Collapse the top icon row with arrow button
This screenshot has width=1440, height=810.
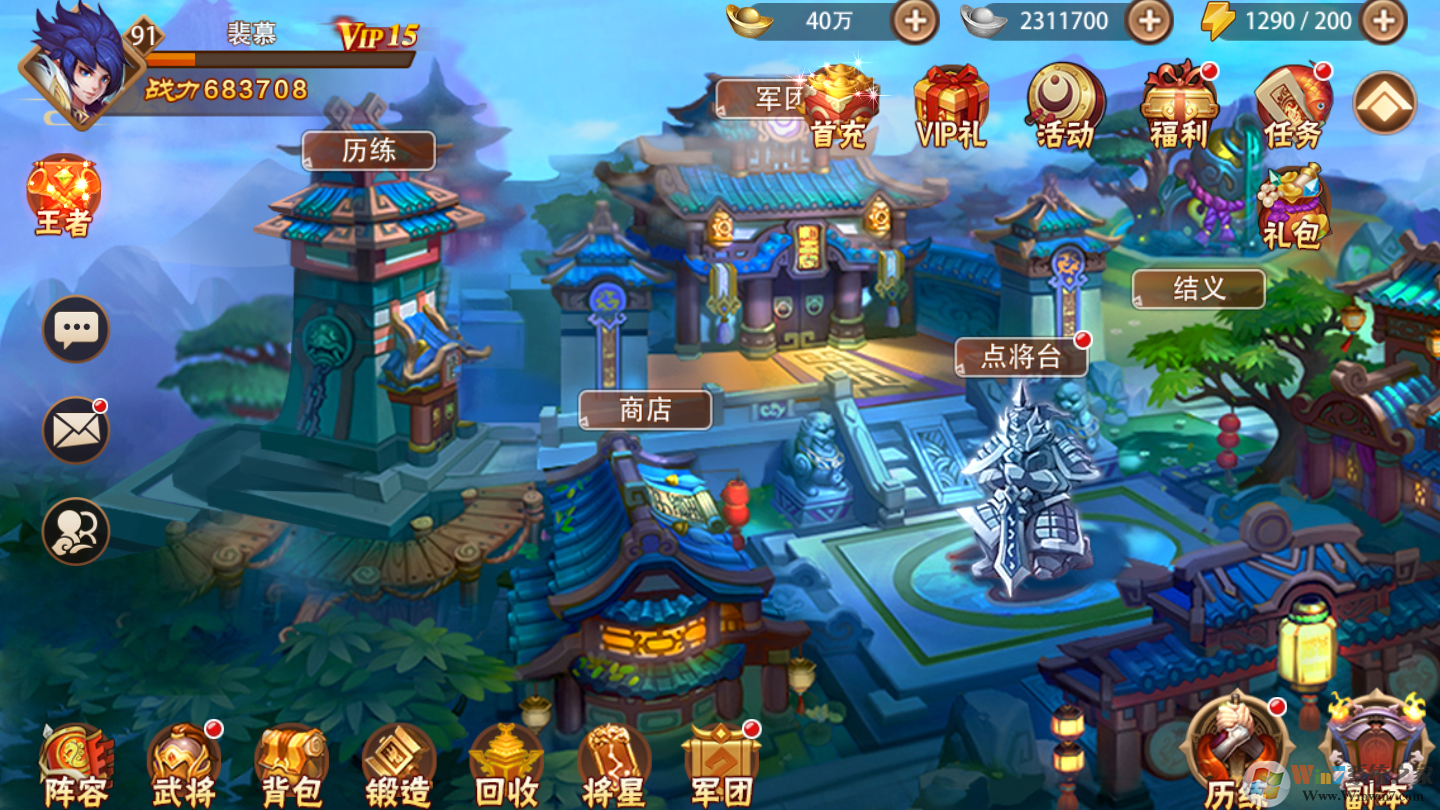click(1384, 101)
